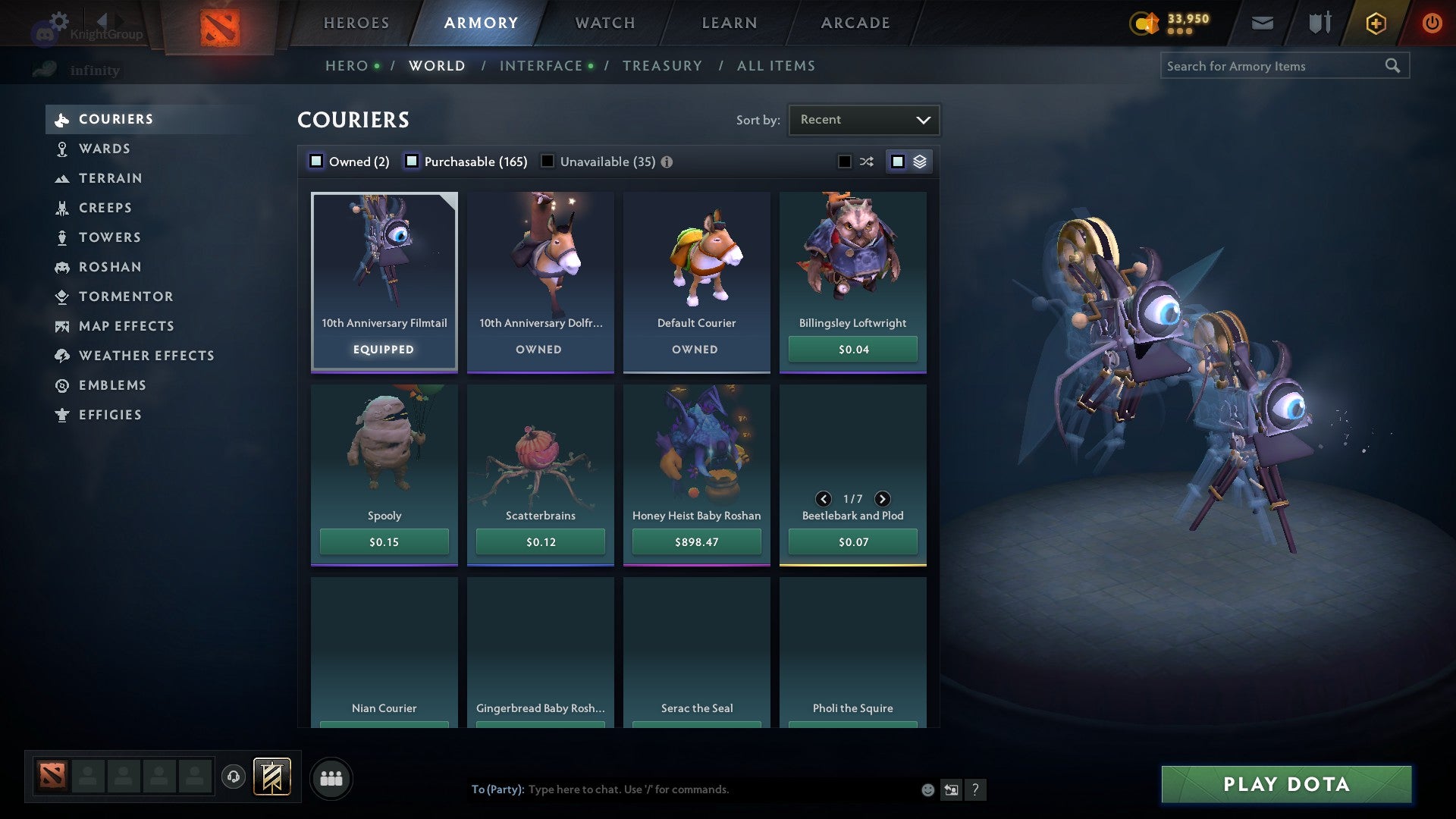Viewport: 1456px width, 819px height.
Task: Click the next arrow on Beetlebark and Plod
Action: (x=882, y=499)
